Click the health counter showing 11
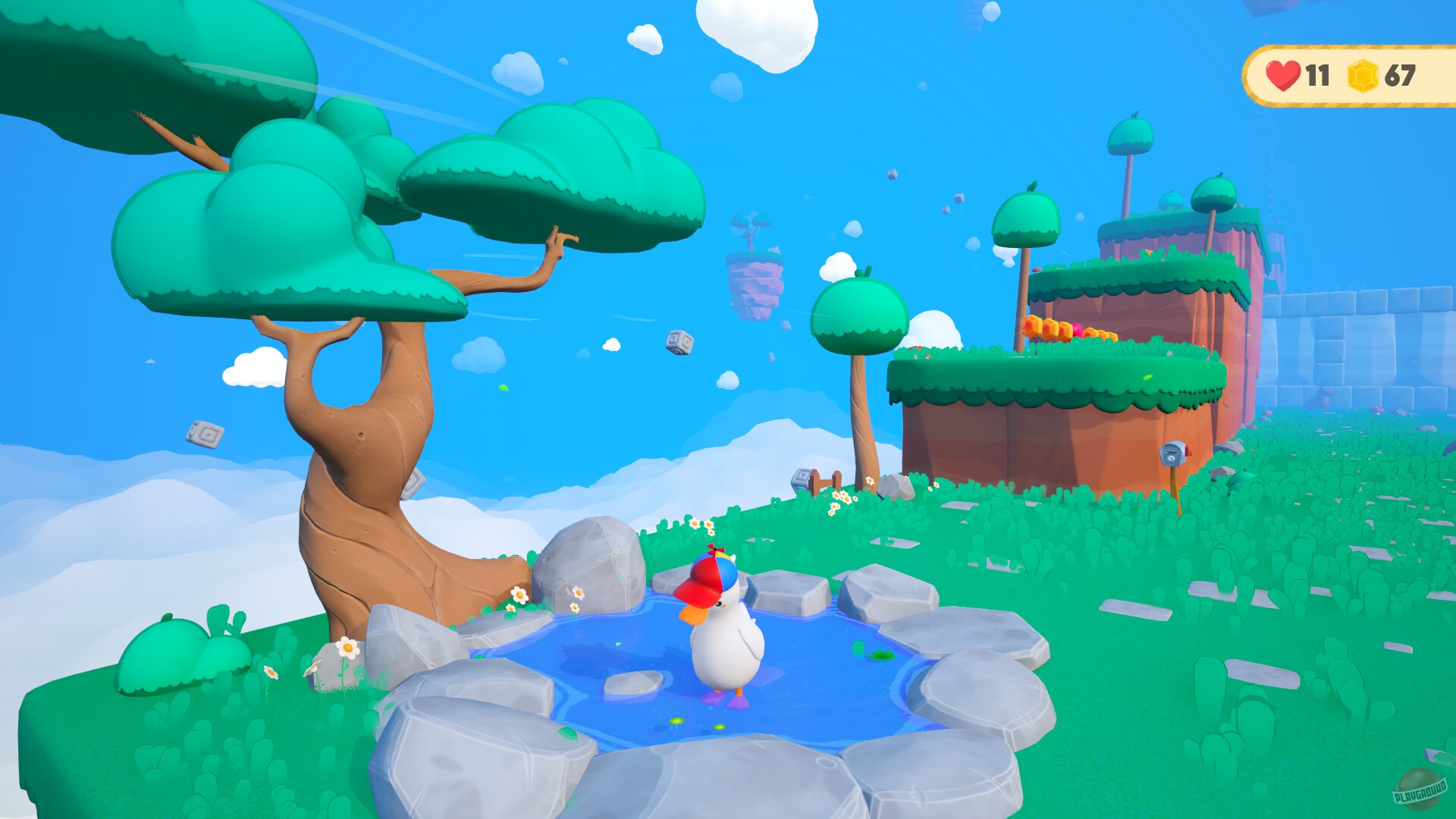 tap(1317, 75)
